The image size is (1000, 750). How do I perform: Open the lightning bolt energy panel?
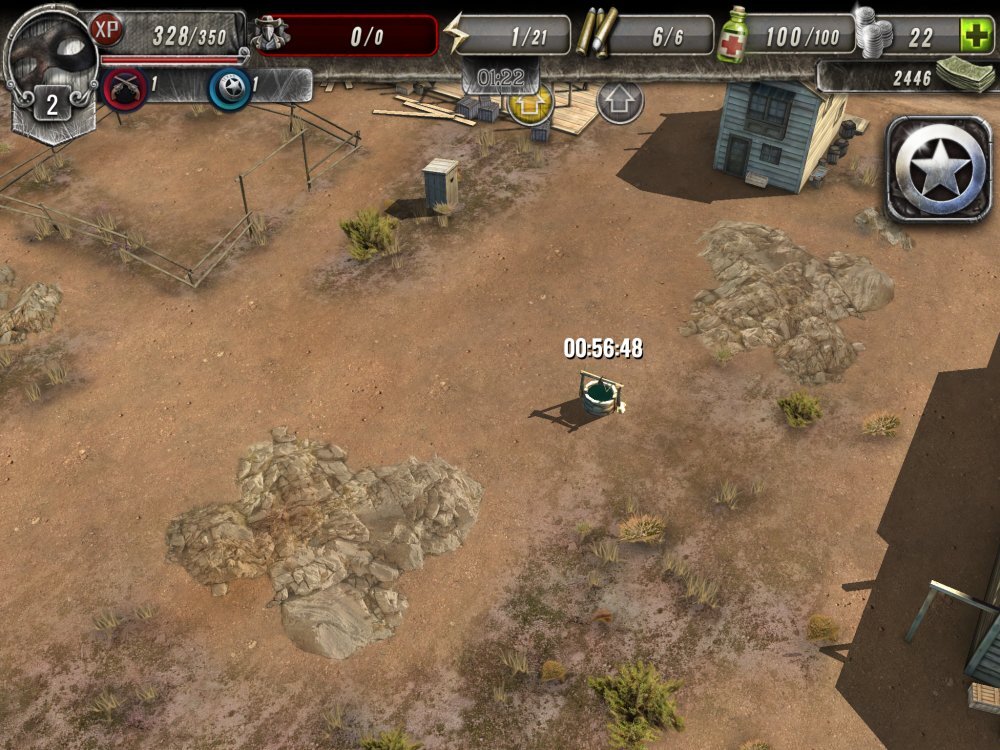click(455, 35)
